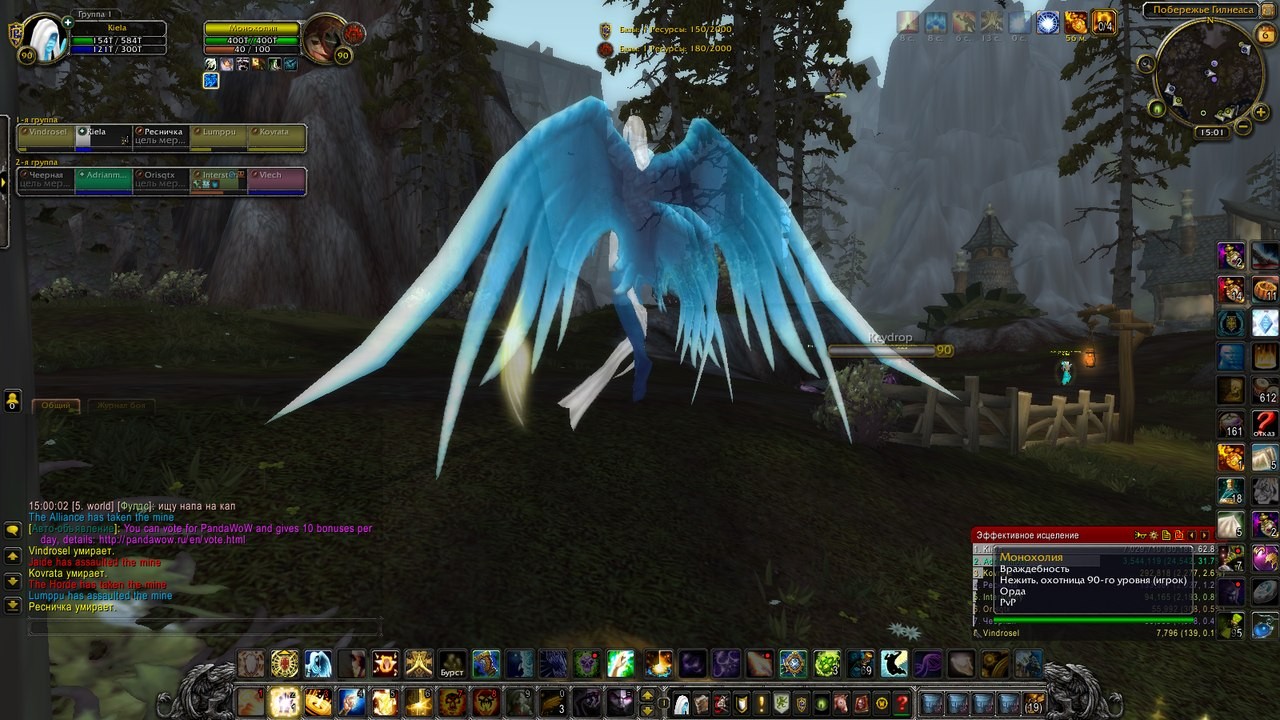Screen dimensions: 1280x720
Task: Click the target portrait of Монохолия
Action: [326, 41]
